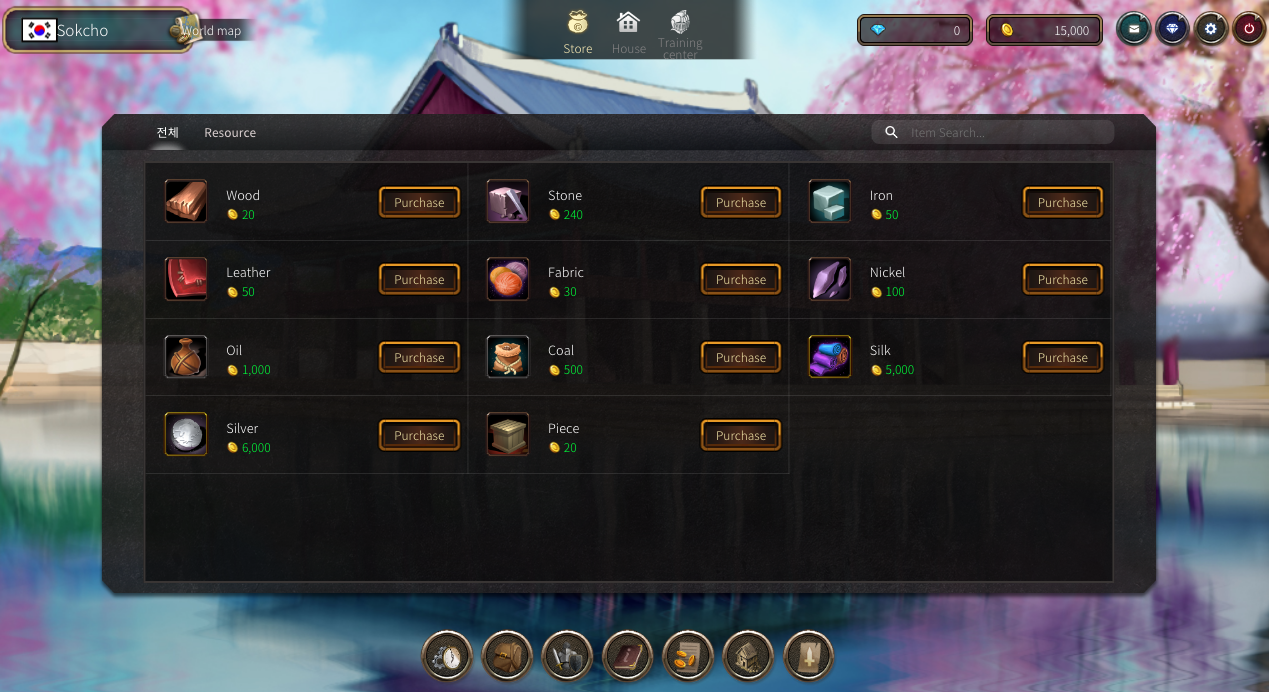Buy the Coal item
Screen dimensions: 1269x692
(x=740, y=358)
